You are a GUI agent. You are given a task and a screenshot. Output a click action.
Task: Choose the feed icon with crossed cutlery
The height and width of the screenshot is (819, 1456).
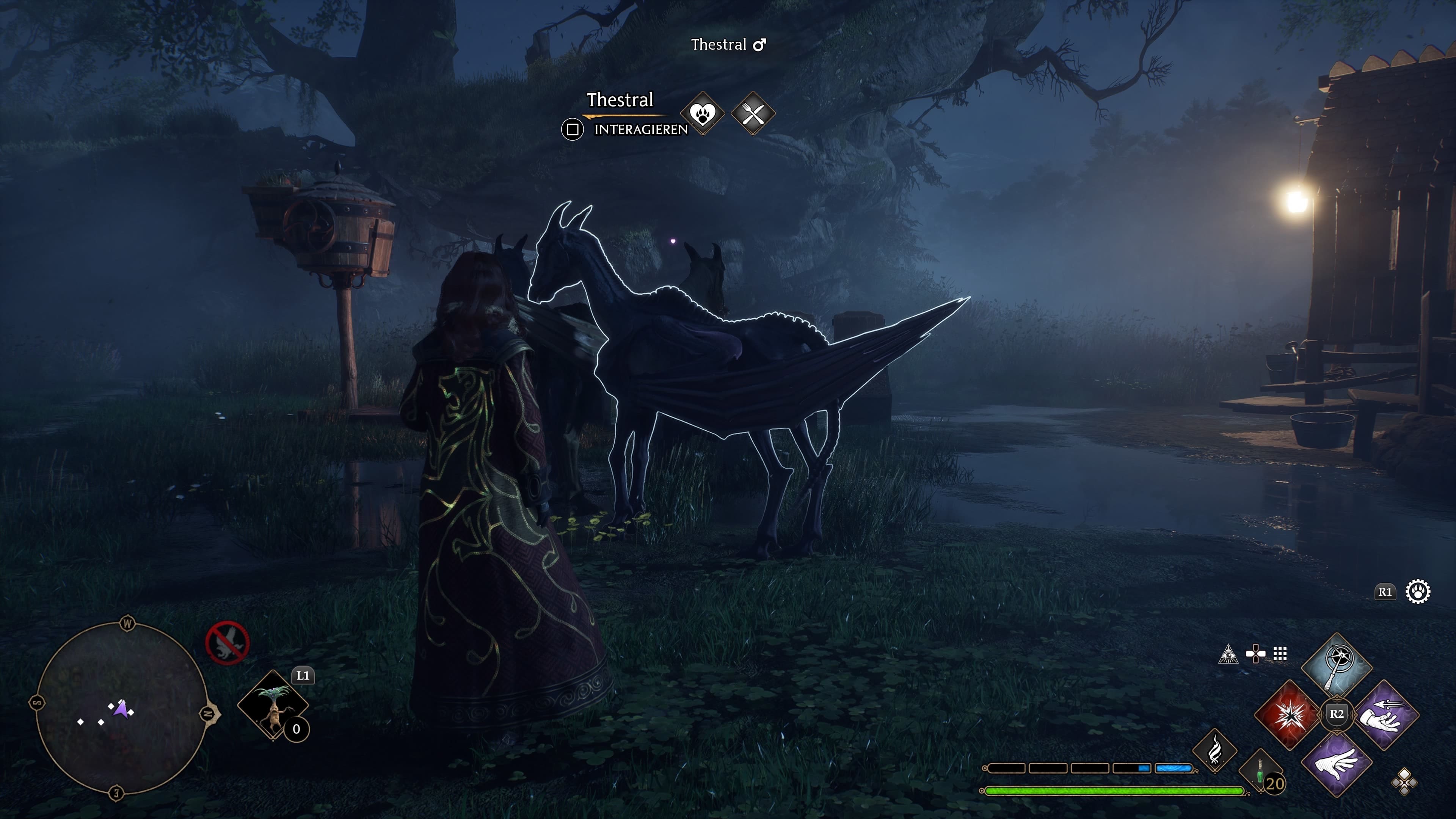click(753, 114)
